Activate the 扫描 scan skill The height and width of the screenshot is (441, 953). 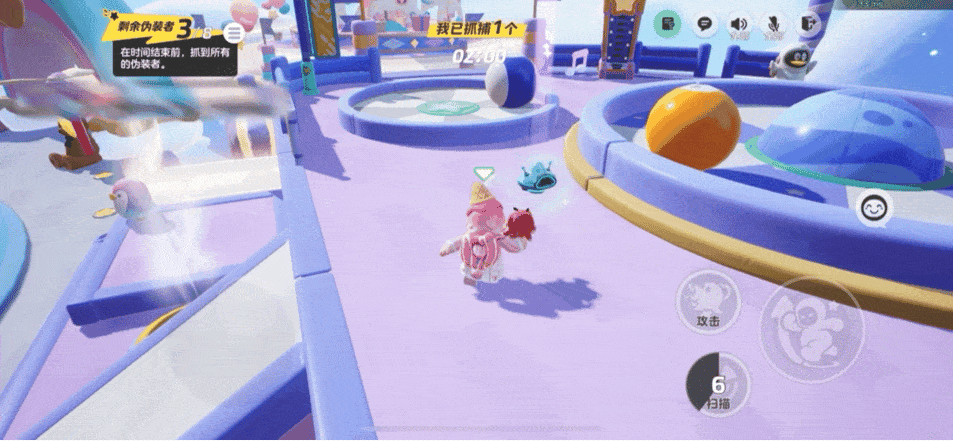point(717,384)
